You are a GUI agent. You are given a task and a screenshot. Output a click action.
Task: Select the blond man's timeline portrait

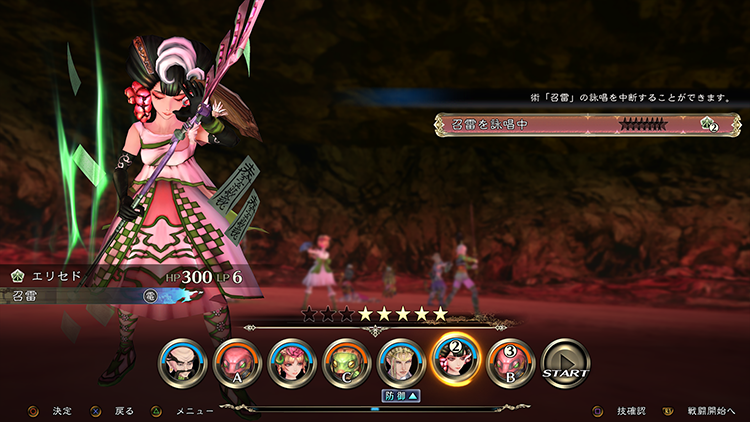coord(402,364)
